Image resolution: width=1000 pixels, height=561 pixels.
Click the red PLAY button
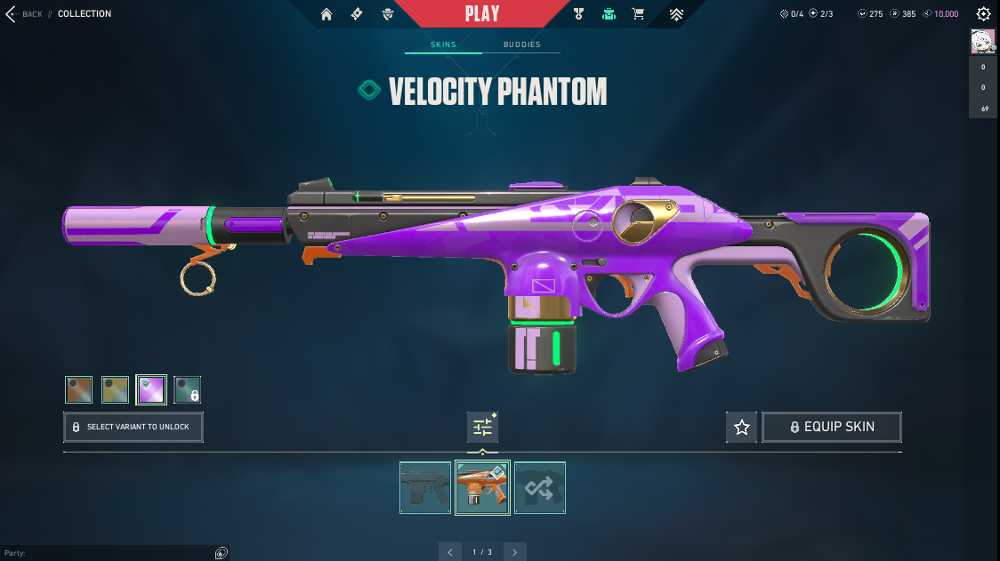pyautogui.click(x=481, y=14)
